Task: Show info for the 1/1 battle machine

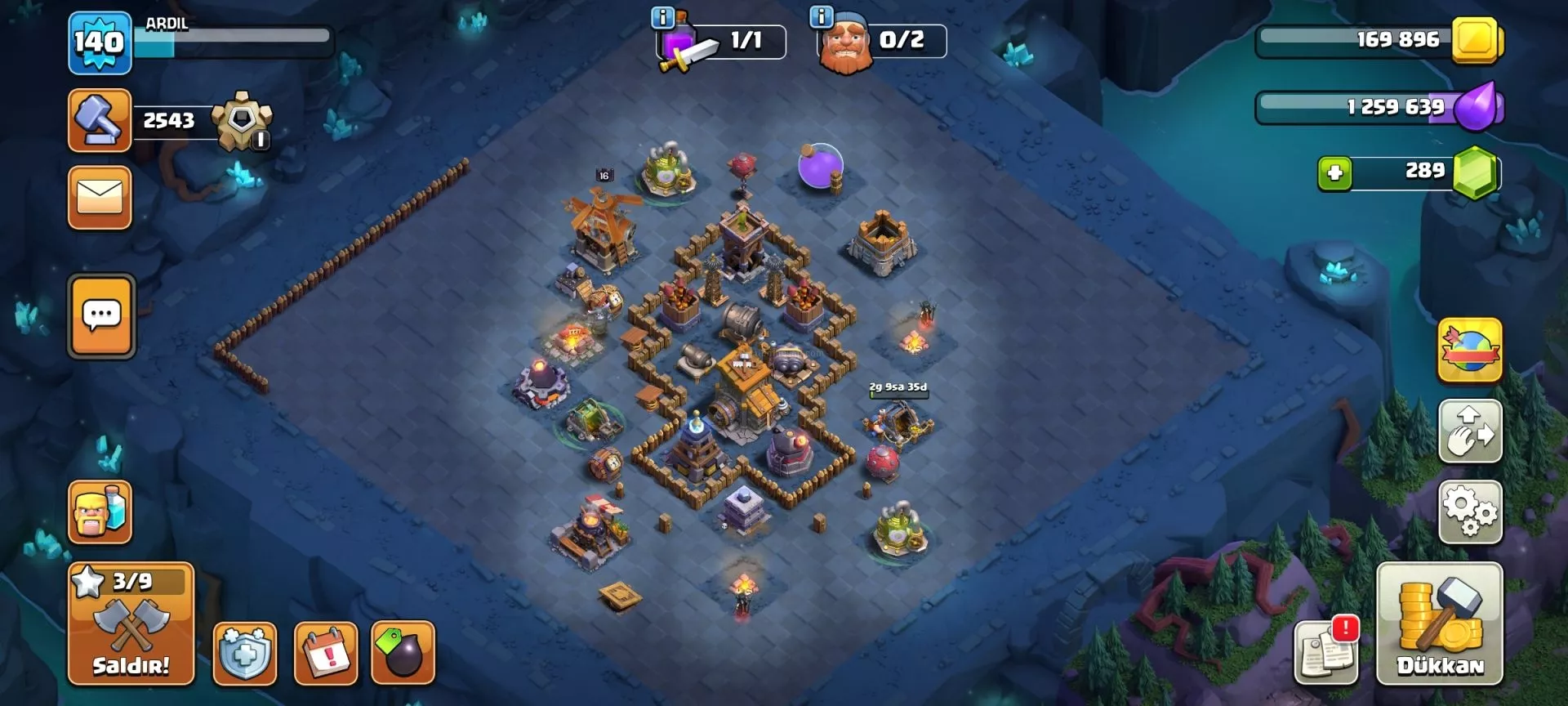Action: pyautogui.click(x=662, y=17)
